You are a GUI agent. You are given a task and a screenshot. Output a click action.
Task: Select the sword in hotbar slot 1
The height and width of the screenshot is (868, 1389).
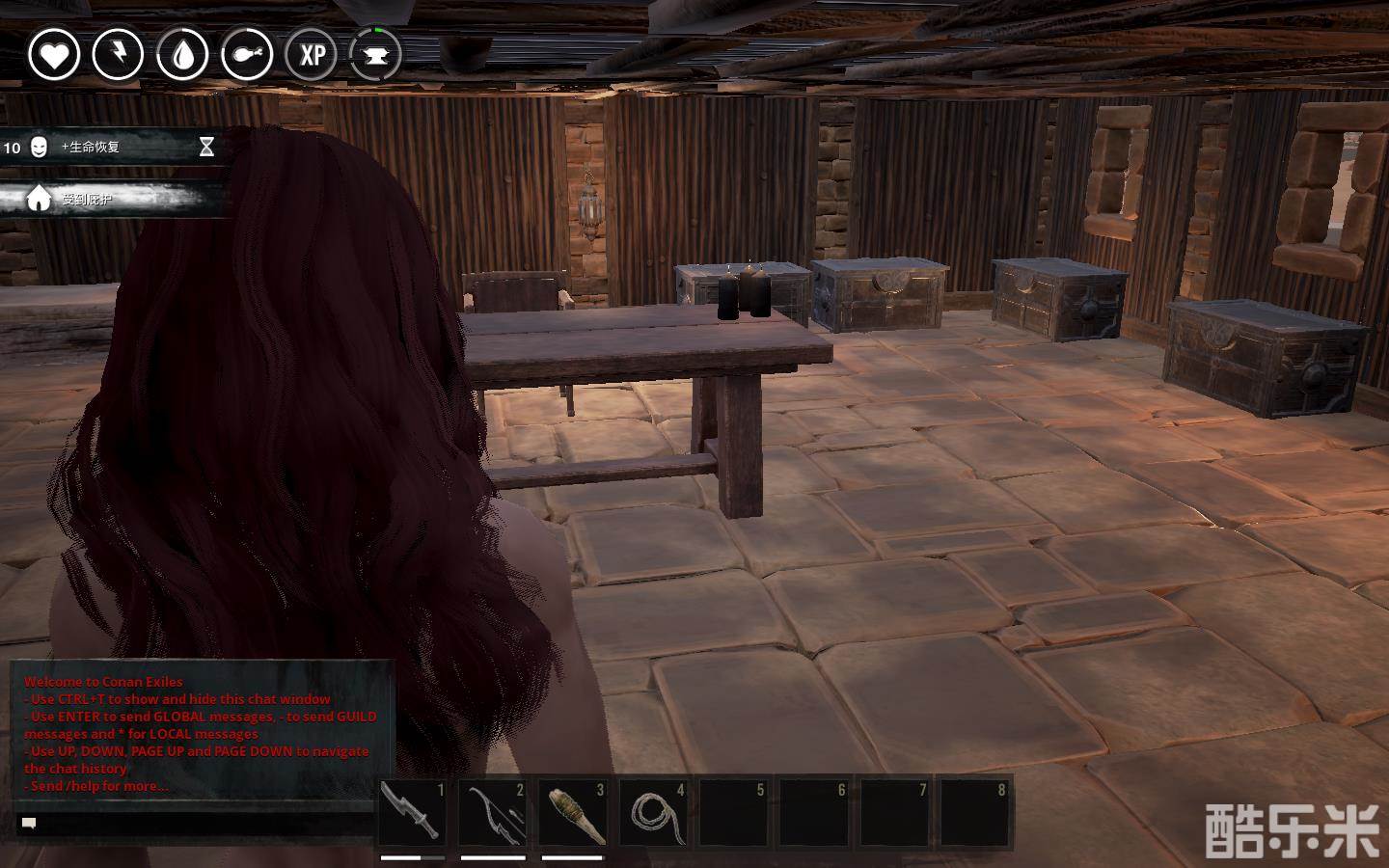pos(413,813)
